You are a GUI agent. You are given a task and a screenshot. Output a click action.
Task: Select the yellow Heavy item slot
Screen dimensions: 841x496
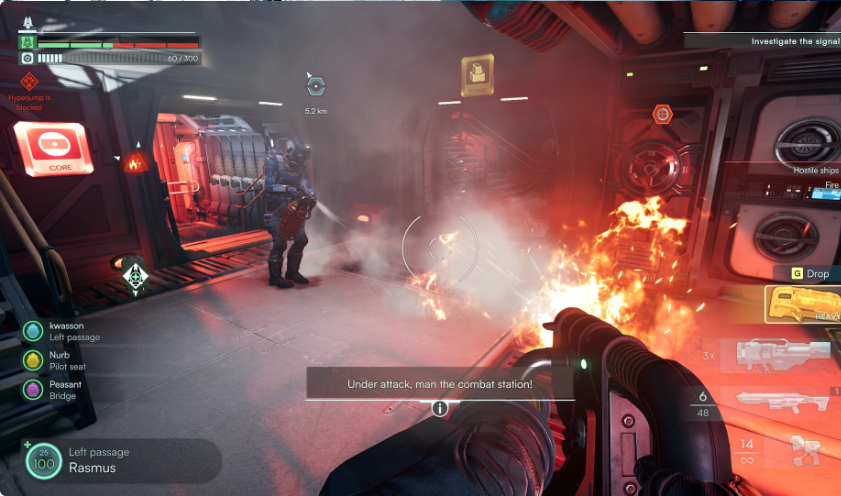point(803,304)
